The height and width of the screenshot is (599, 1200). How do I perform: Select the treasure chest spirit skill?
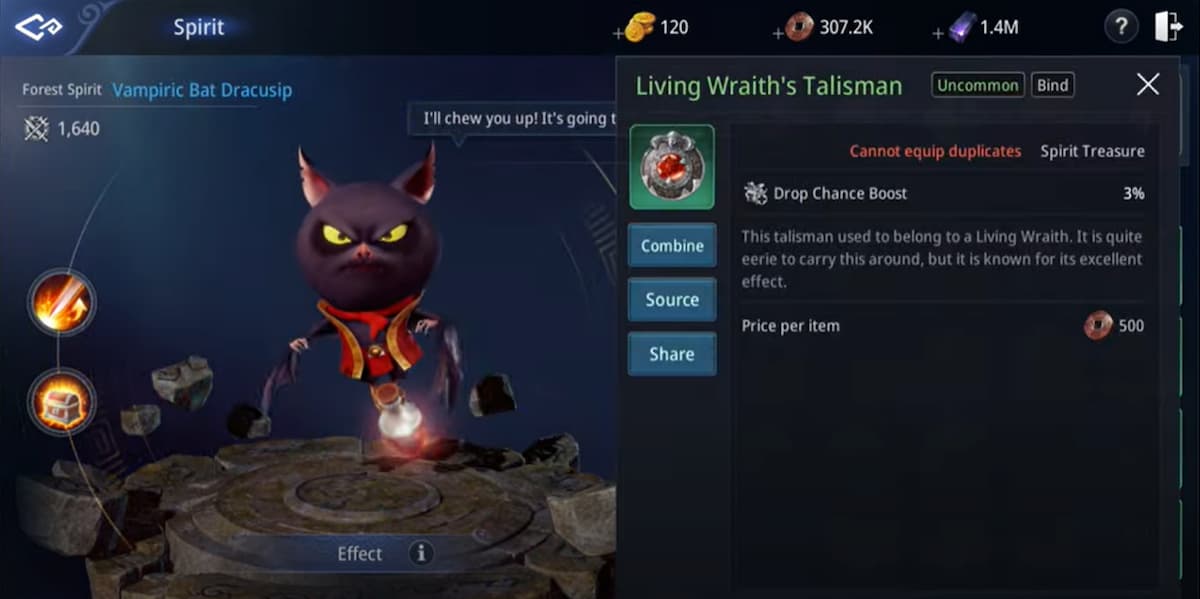[61, 401]
